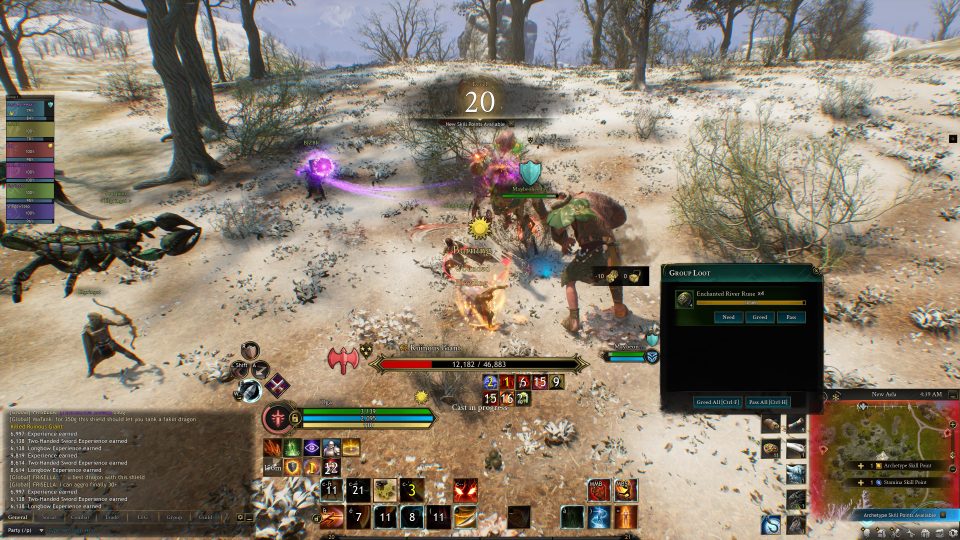Use the blue swirl quick slot item

[x=770, y=524]
